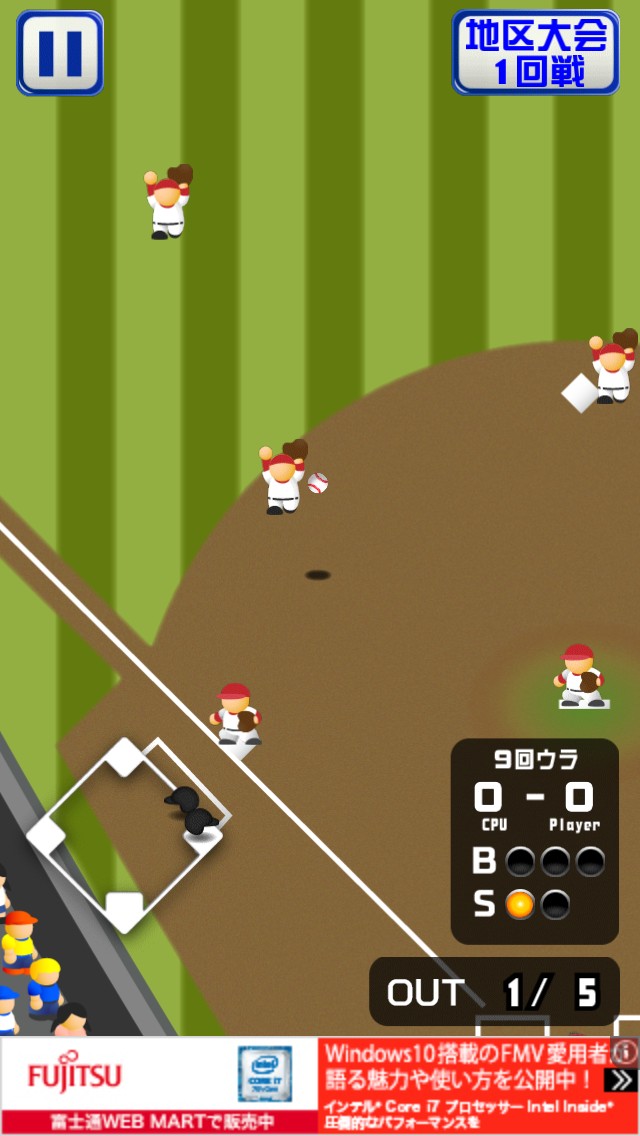Click the ad's double-arrow button

[x=622, y=1080]
